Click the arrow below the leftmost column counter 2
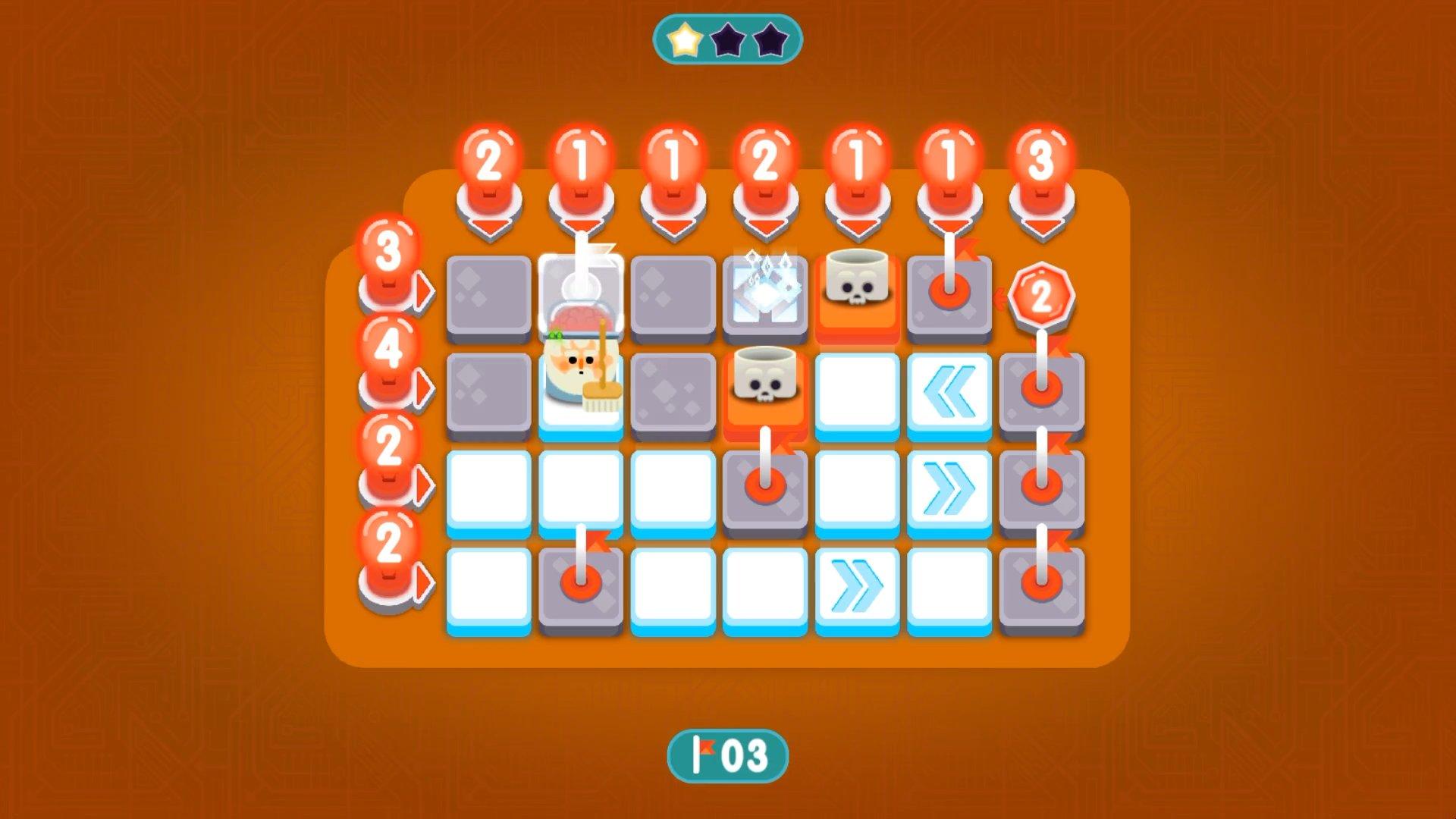The image size is (1456, 819). (x=489, y=224)
